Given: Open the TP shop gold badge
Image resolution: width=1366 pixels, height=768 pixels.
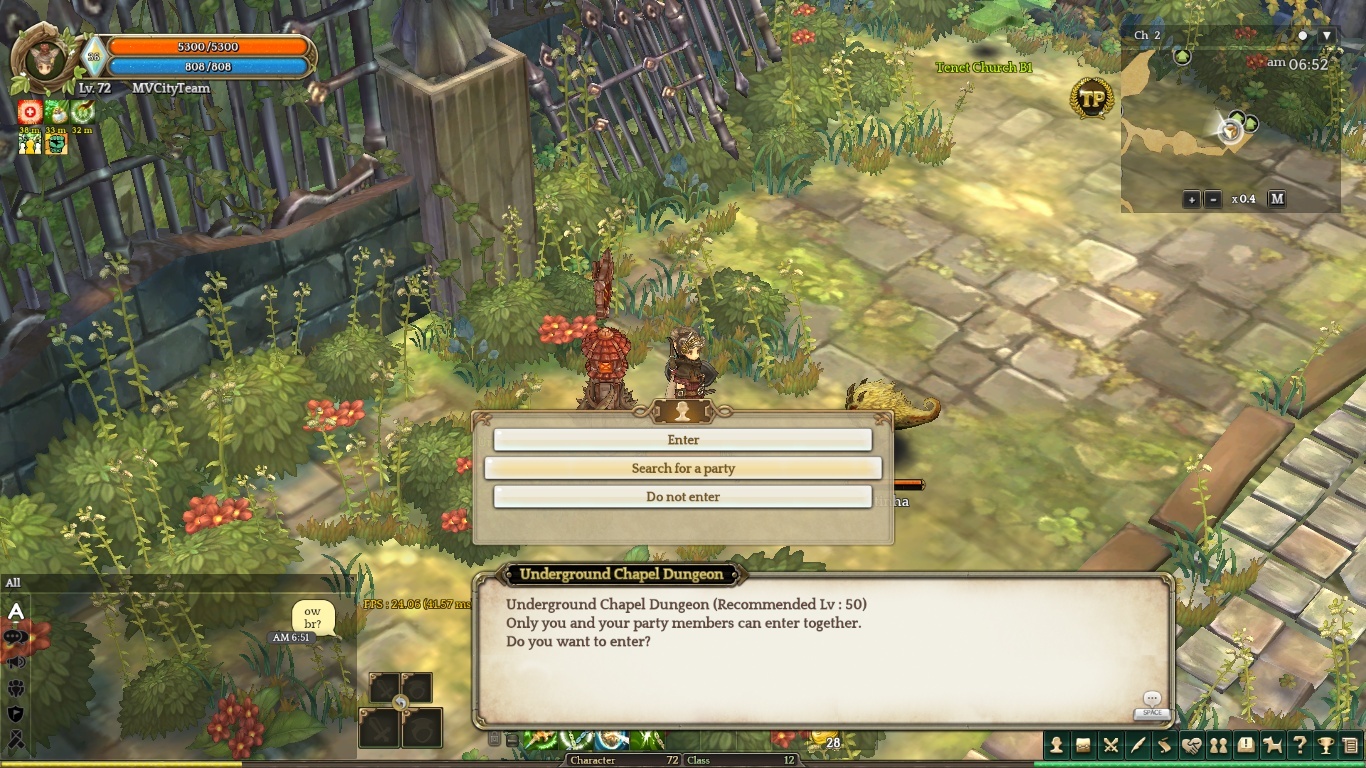Looking at the screenshot, I should (1092, 98).
